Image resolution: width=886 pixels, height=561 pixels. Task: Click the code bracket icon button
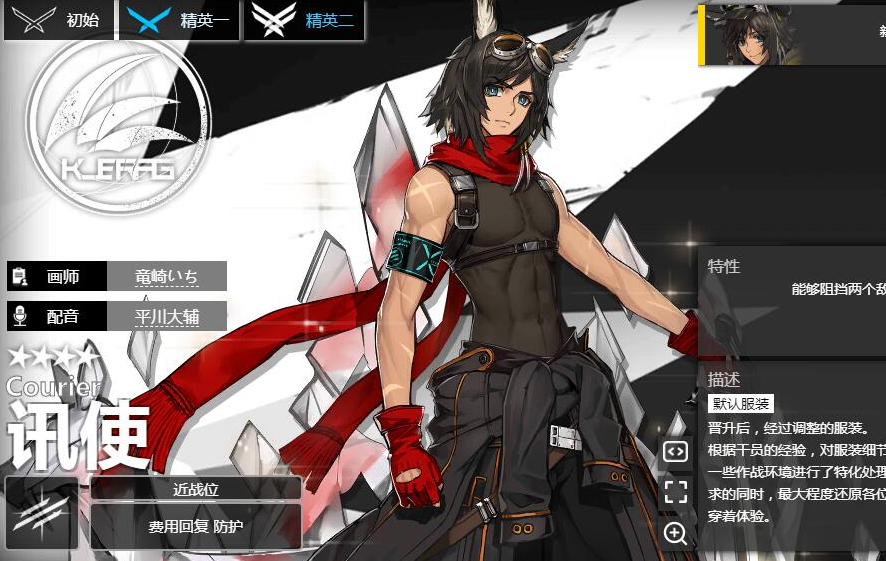point(676,451)
